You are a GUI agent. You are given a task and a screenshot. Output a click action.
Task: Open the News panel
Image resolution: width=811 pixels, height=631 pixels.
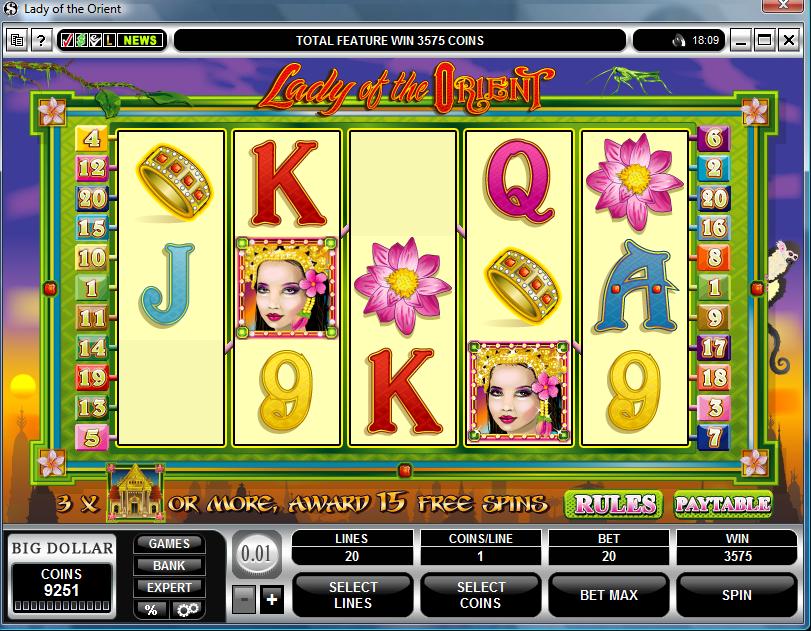coord(141,41)
